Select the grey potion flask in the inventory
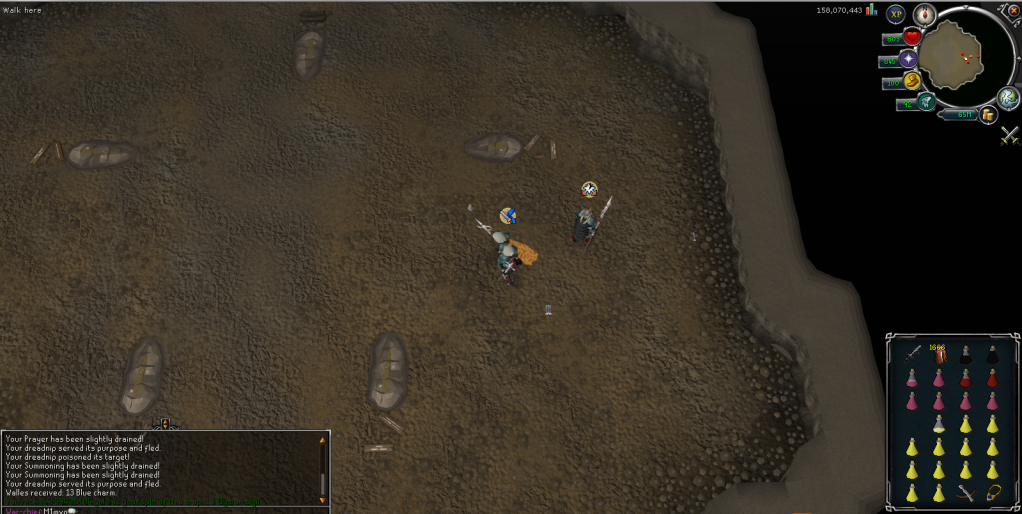The width and height of the screenshot is (1022, 514). pyautogui.click(x=939, y=424)
